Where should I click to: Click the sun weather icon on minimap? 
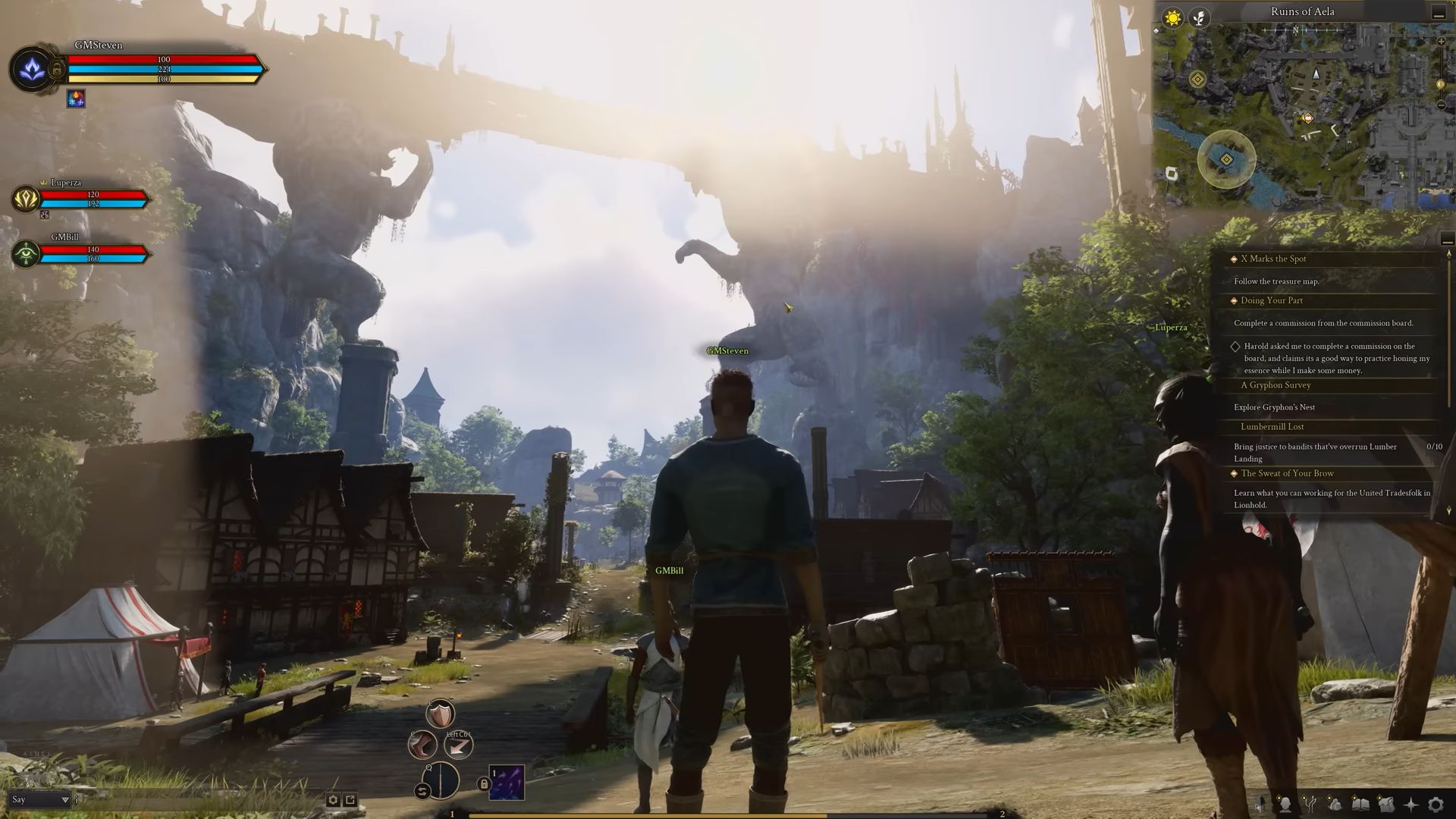1172,15
